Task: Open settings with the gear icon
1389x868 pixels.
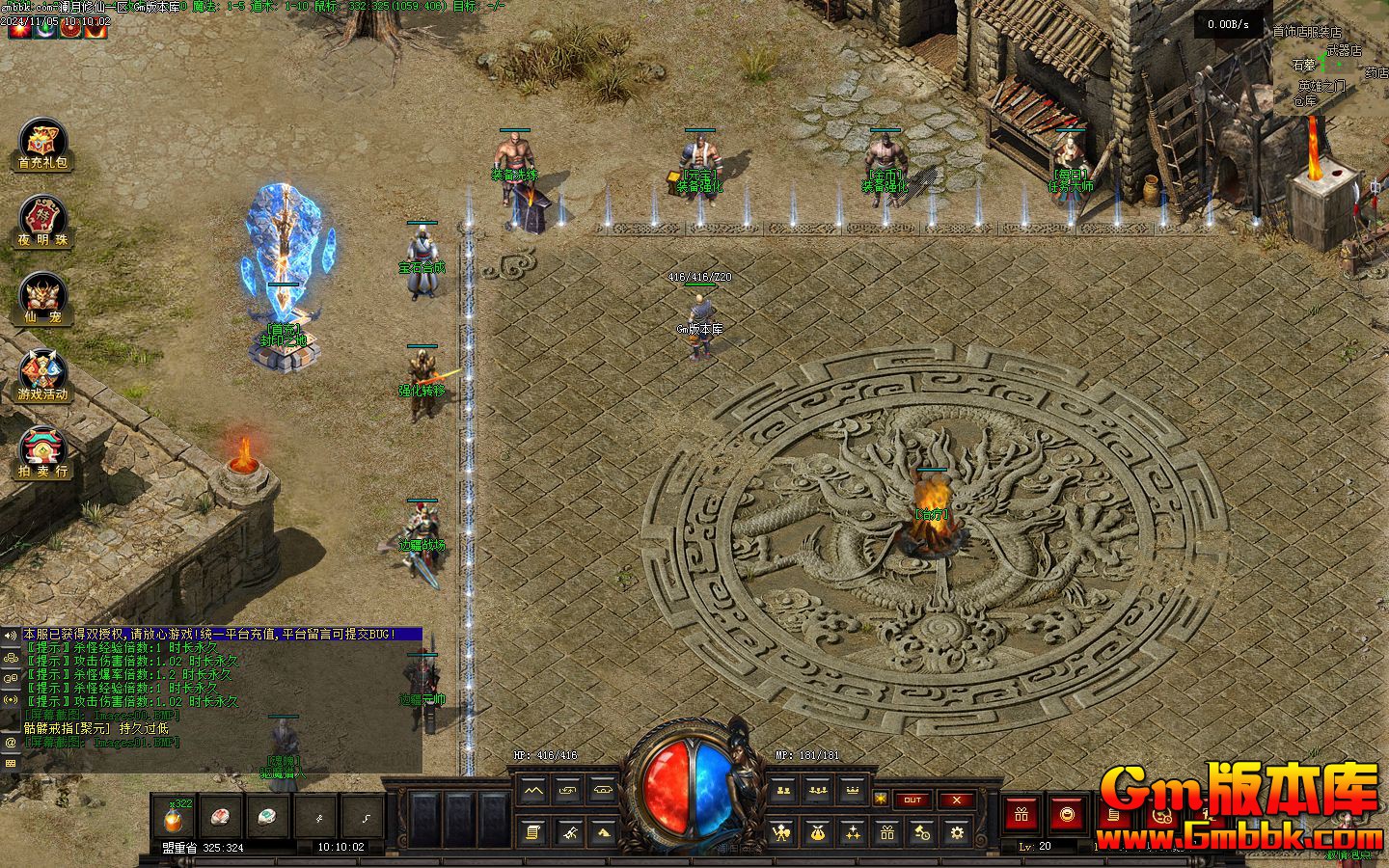Action: [956, 831]
